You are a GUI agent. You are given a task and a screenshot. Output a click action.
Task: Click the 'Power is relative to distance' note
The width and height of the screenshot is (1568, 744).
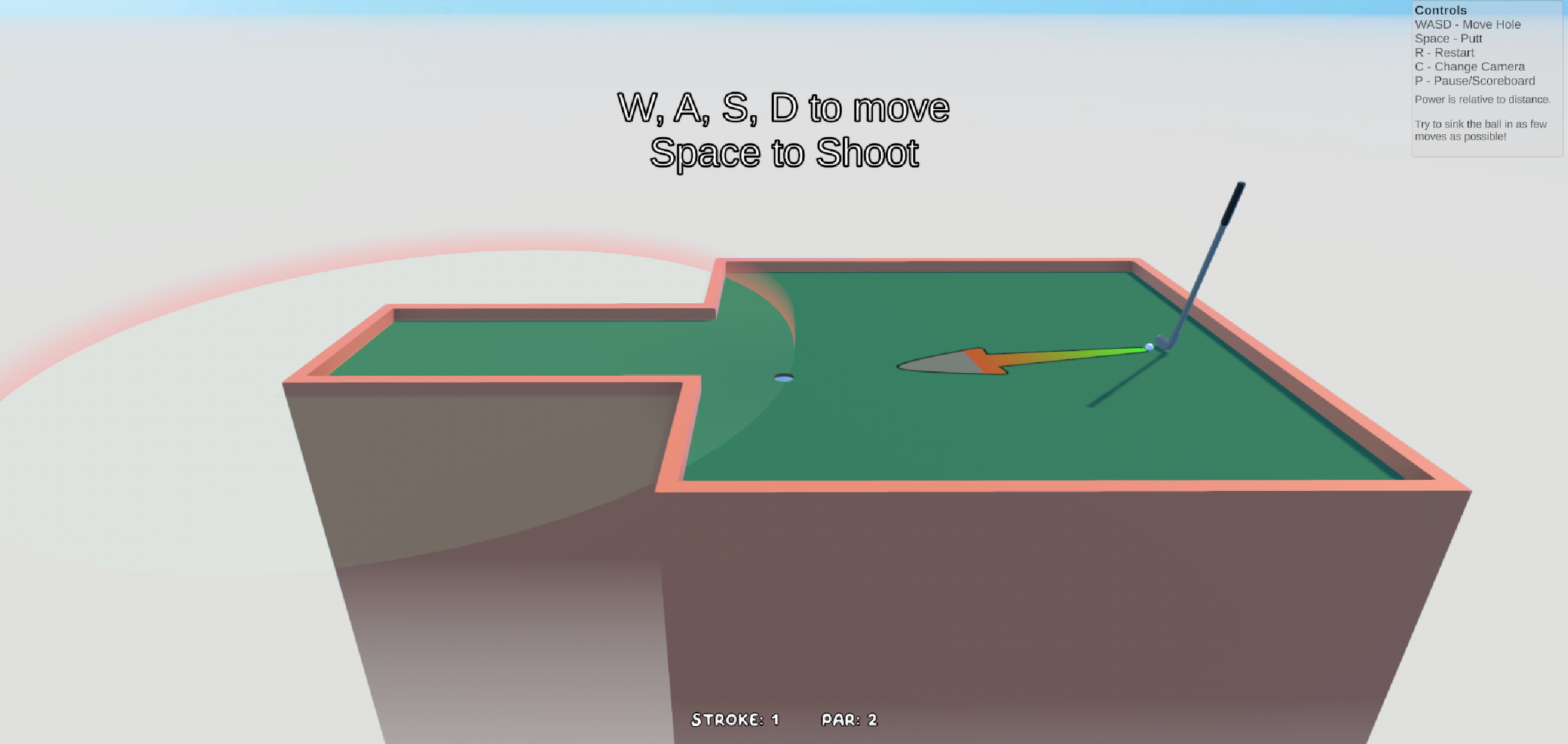click(x=1482, y=99)
